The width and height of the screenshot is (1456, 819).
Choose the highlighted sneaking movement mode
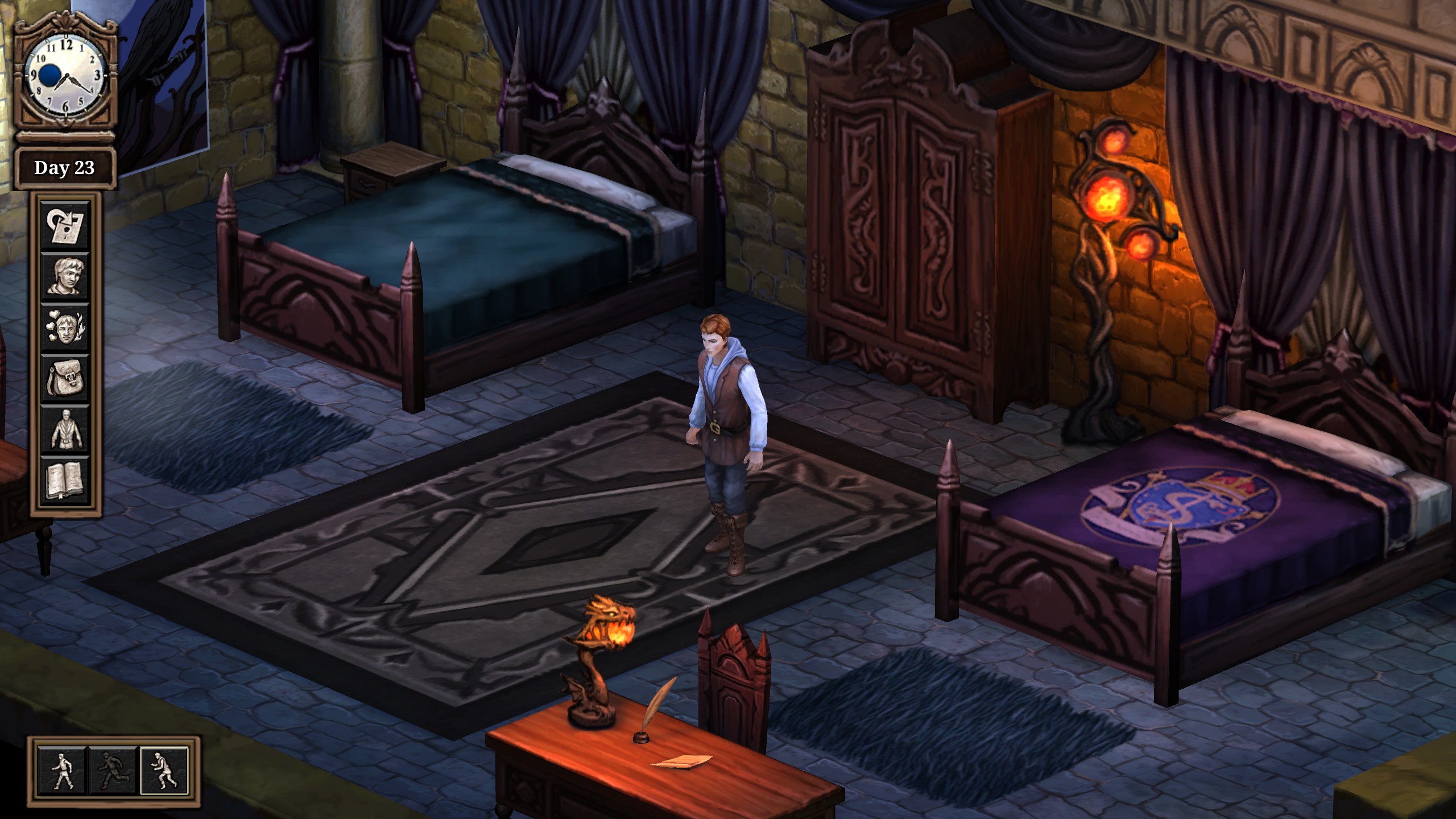click(x=164, y=771)
